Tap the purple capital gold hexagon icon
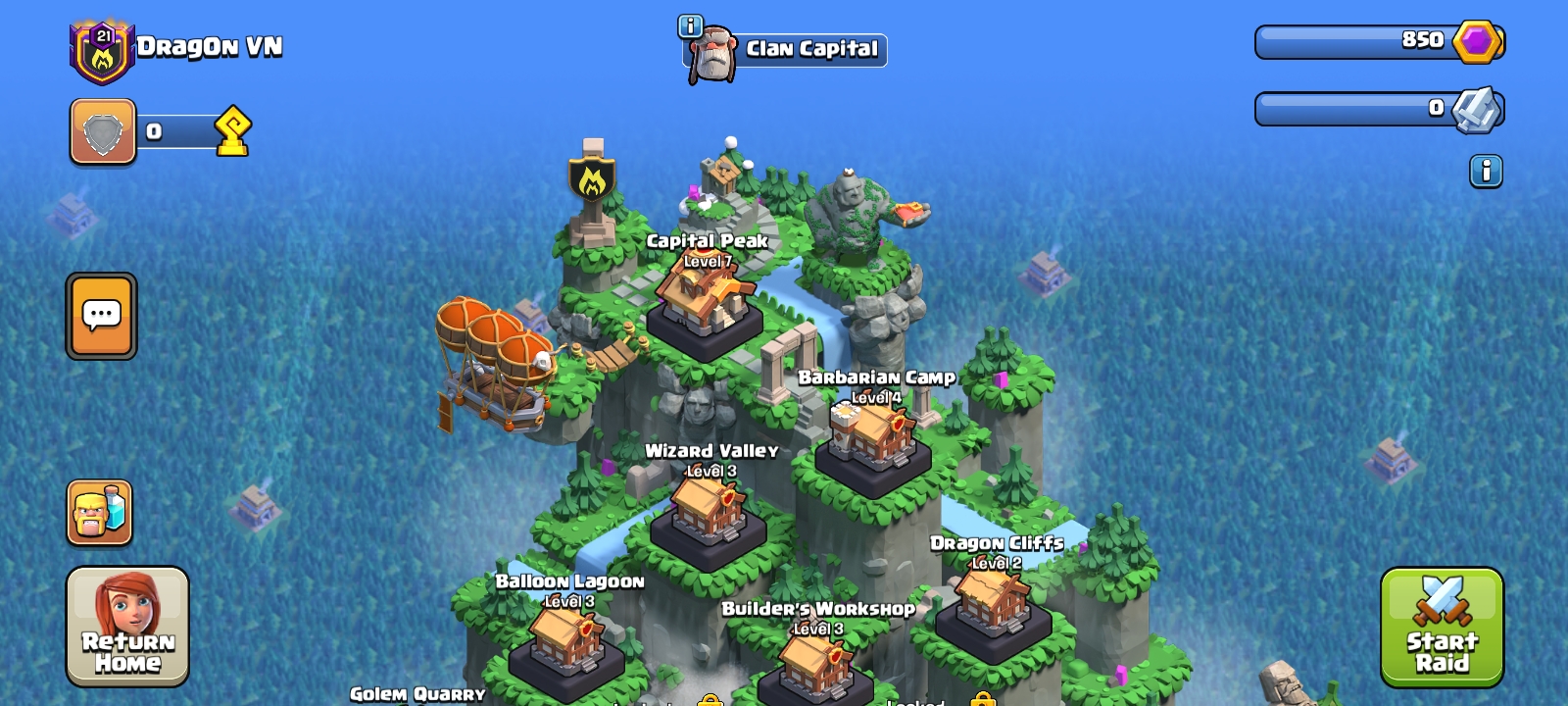 (1476, 42)
